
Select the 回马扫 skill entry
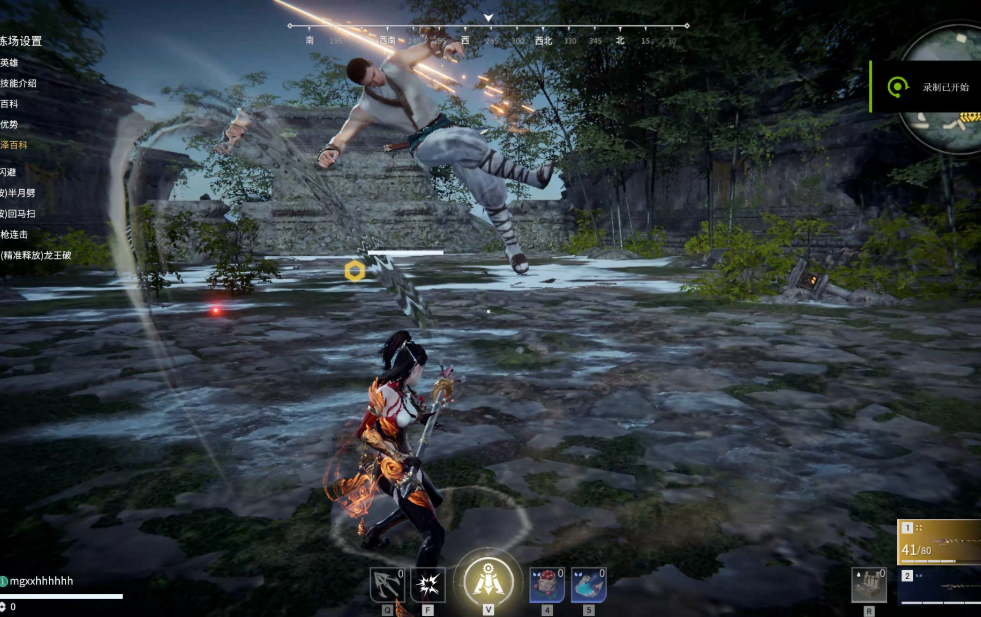click(20, 214)
